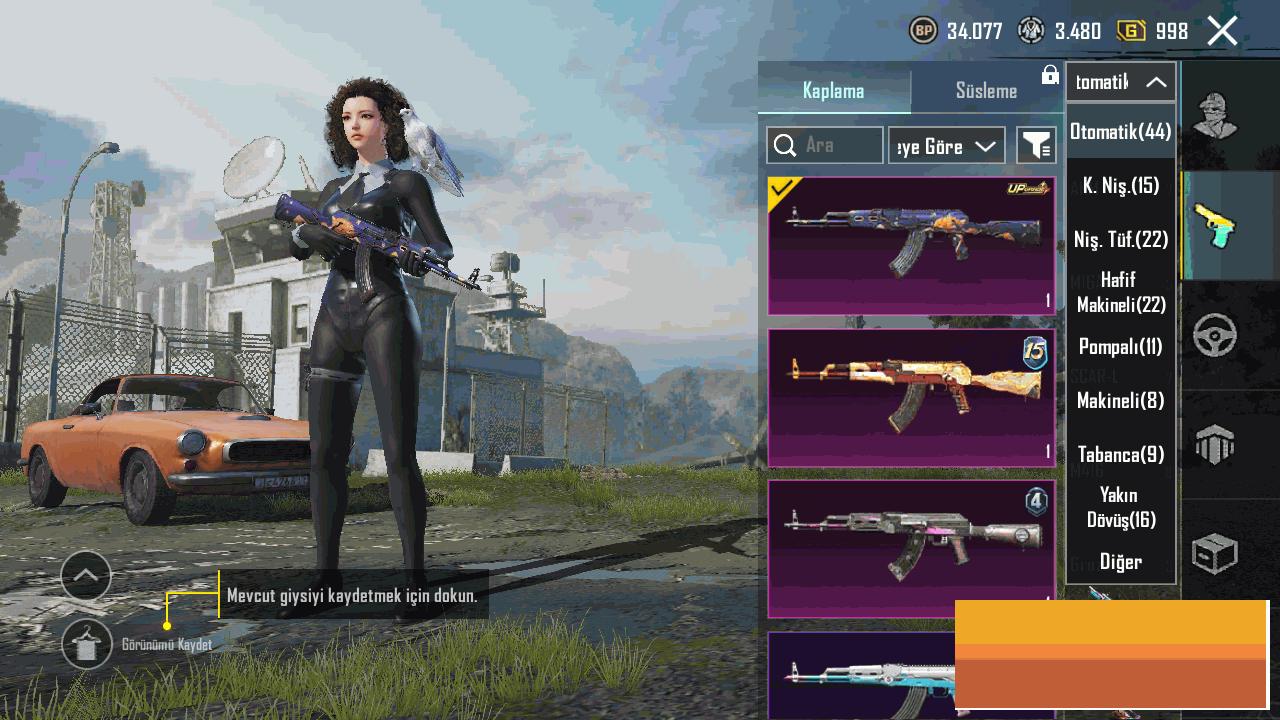Open the vehicle steering wheel section

(1215, 336)
